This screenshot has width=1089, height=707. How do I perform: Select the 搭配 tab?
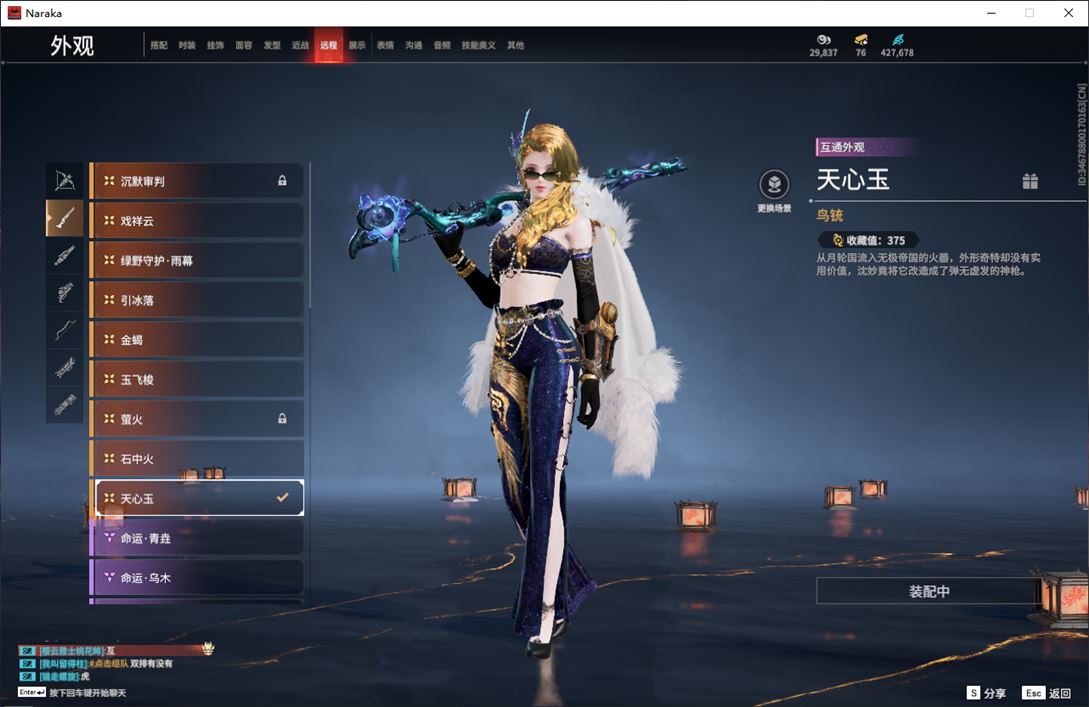pos(159,45)
